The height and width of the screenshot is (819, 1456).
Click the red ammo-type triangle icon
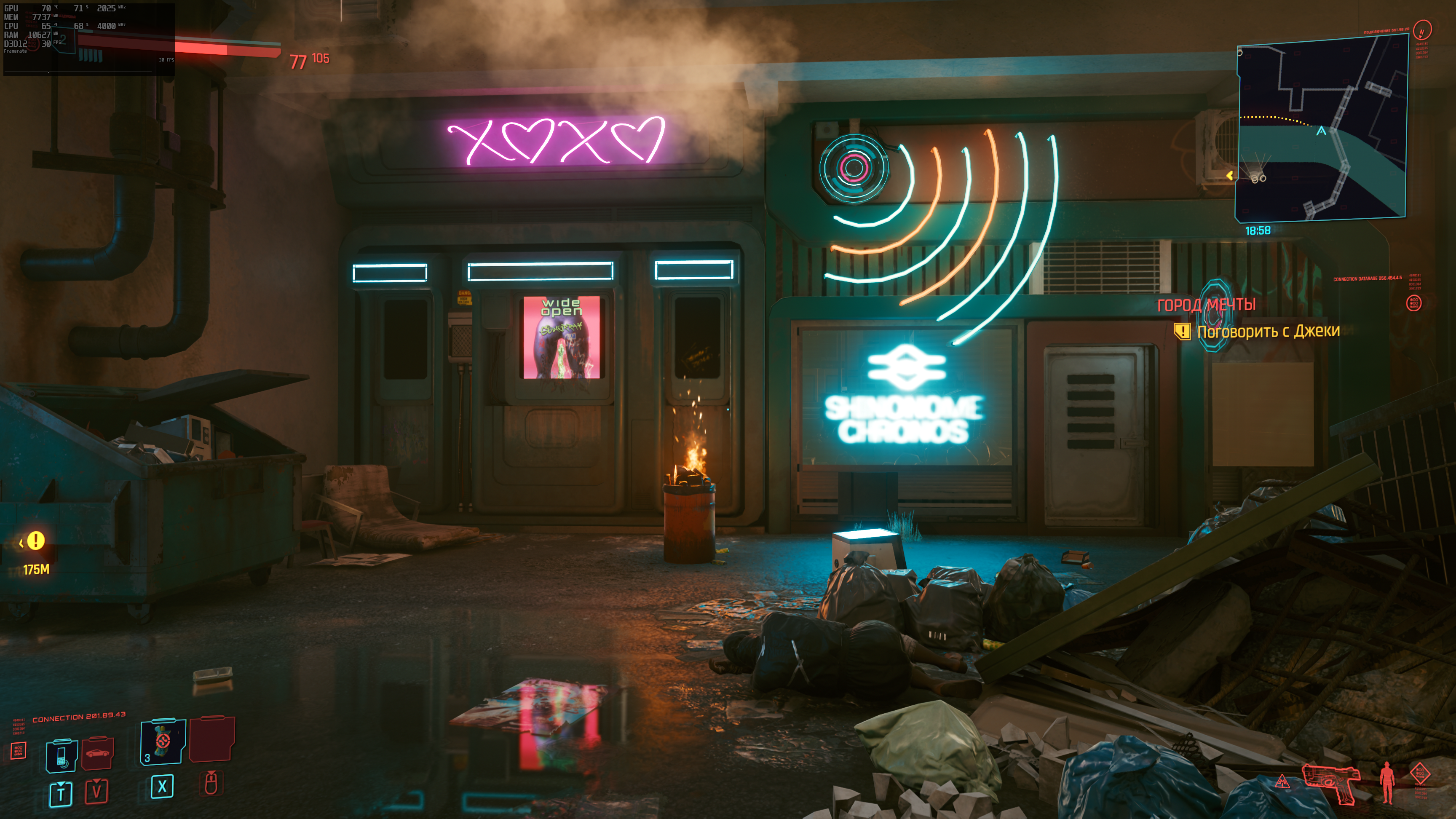[x=1282, y=782]
